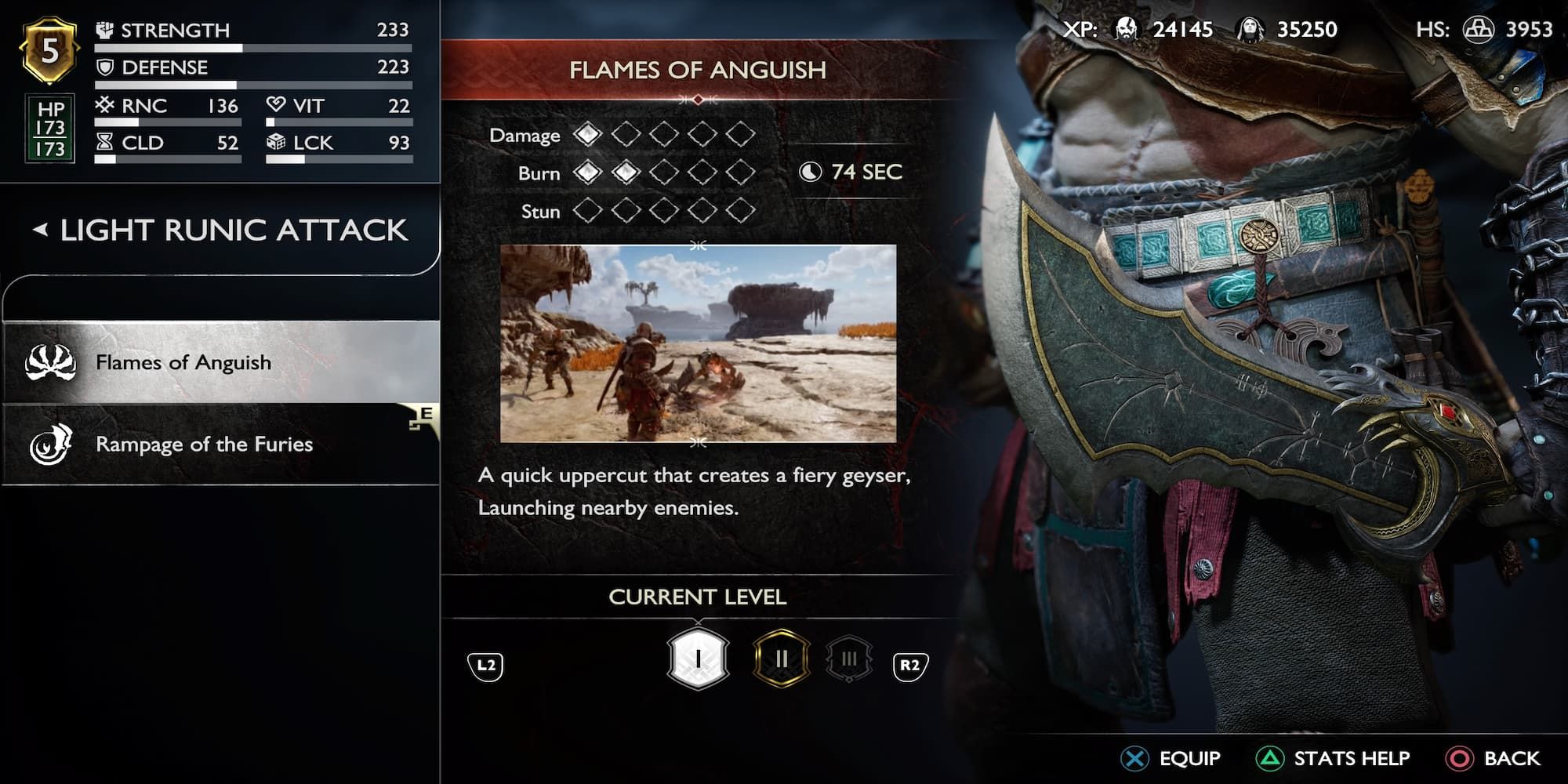This screenshot has height=784, width=1568.
Task: Select the Flames of Anguish emblem
Action: [50, 362]
